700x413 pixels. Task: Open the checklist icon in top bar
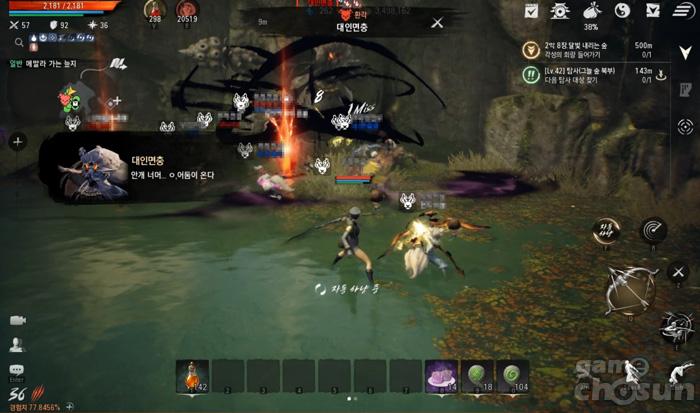(x=531, y=11)
